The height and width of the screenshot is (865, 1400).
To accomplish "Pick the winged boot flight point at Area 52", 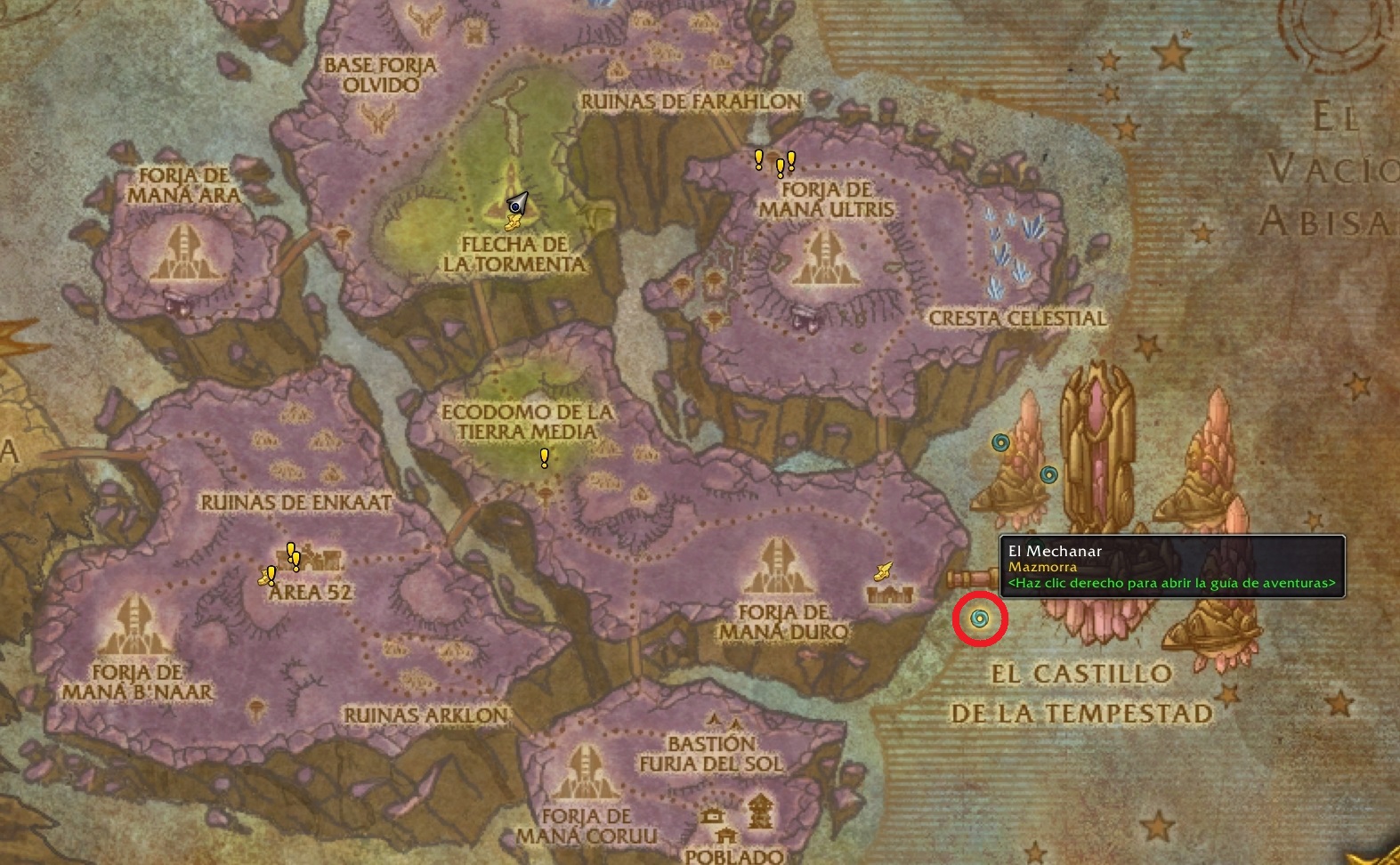I will coord(264,578).
